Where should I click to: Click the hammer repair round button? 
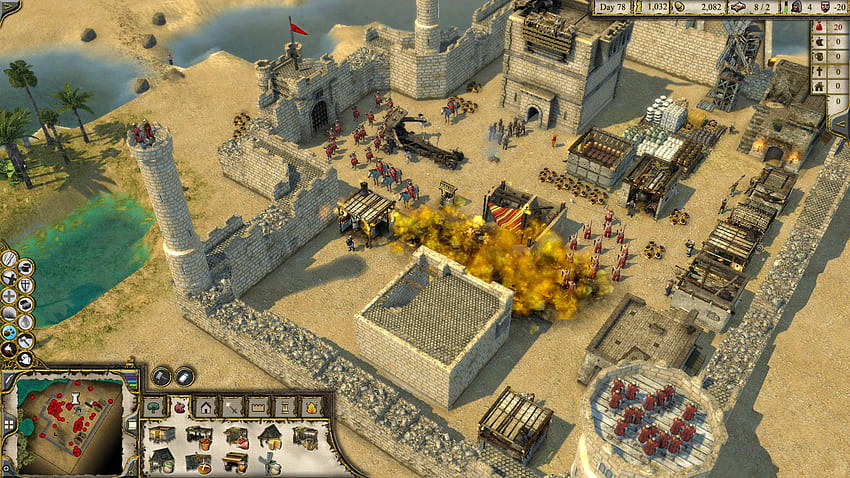[x=162, y=376]
